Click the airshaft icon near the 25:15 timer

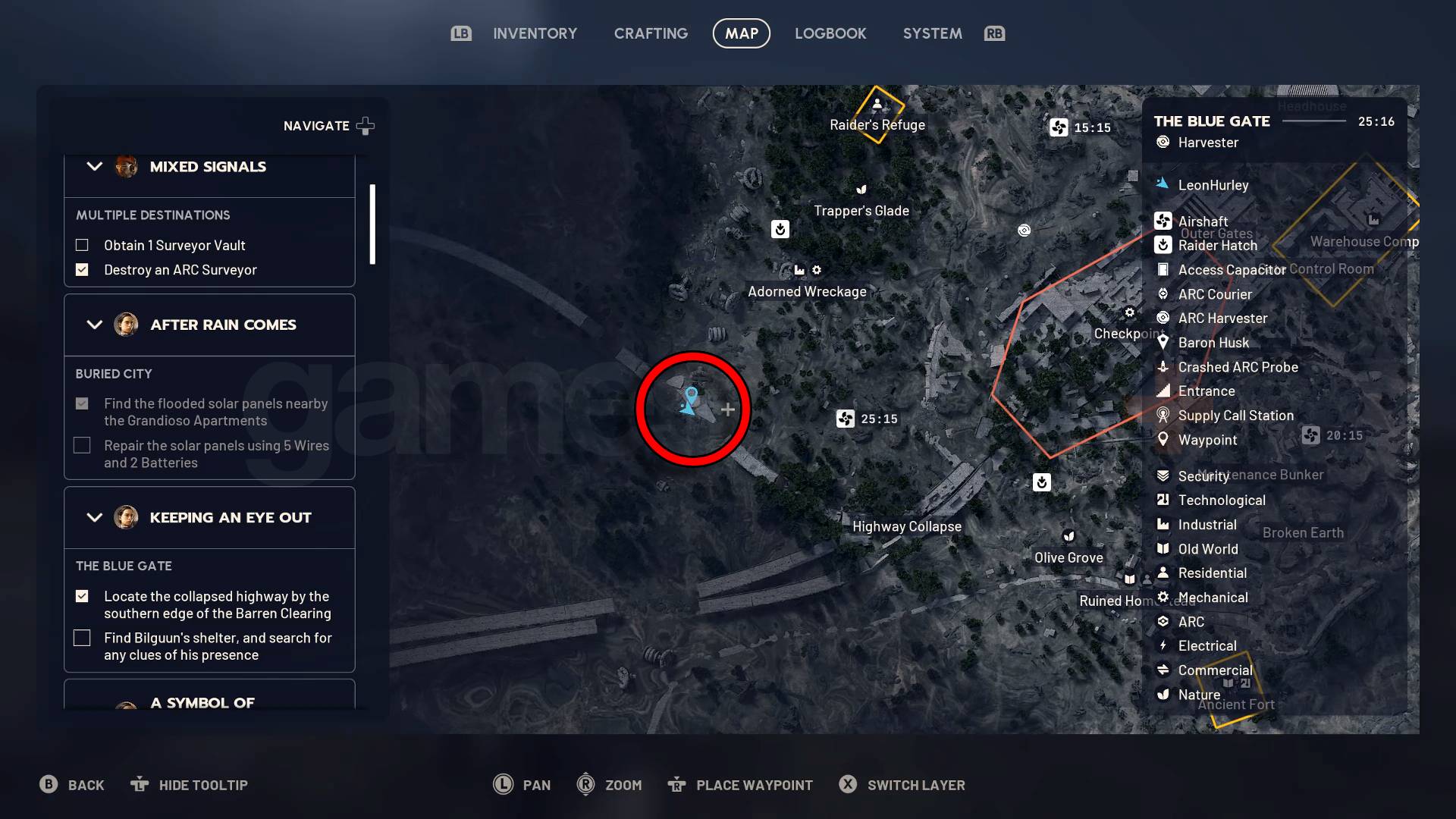coord(845,419)
